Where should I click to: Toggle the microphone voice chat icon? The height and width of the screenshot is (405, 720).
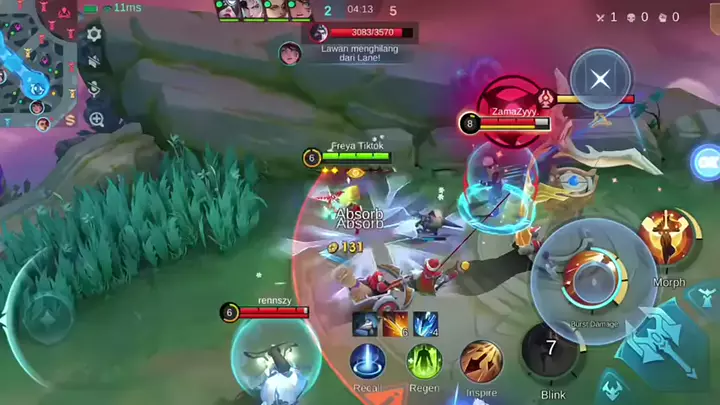tap(95, 90)
